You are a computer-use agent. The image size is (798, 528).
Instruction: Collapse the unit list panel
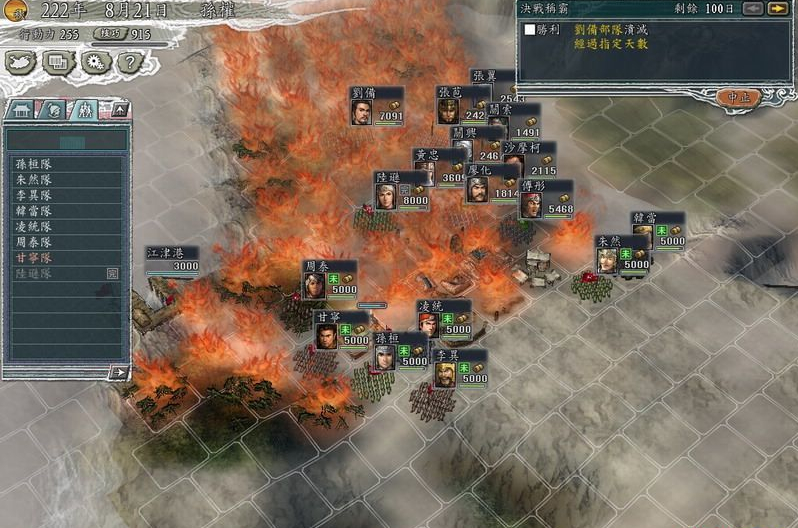pos(119,108)
